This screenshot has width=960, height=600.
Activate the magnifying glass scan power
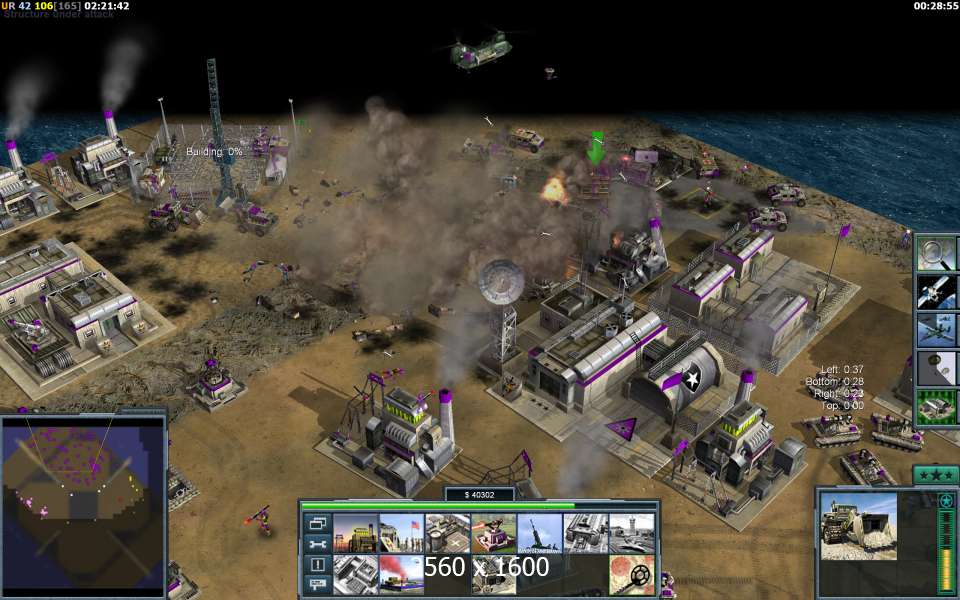[937, 253]
